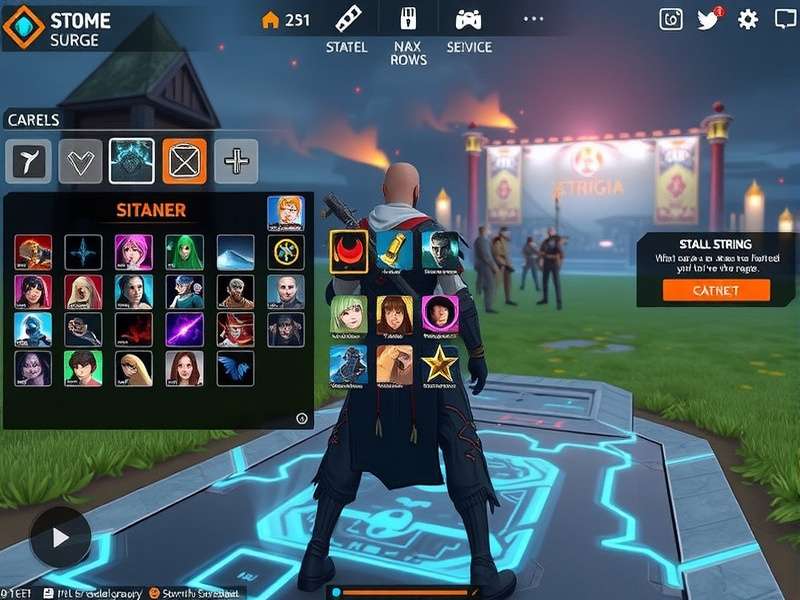Pick the green-hooded character portrait

click(184, 252)
